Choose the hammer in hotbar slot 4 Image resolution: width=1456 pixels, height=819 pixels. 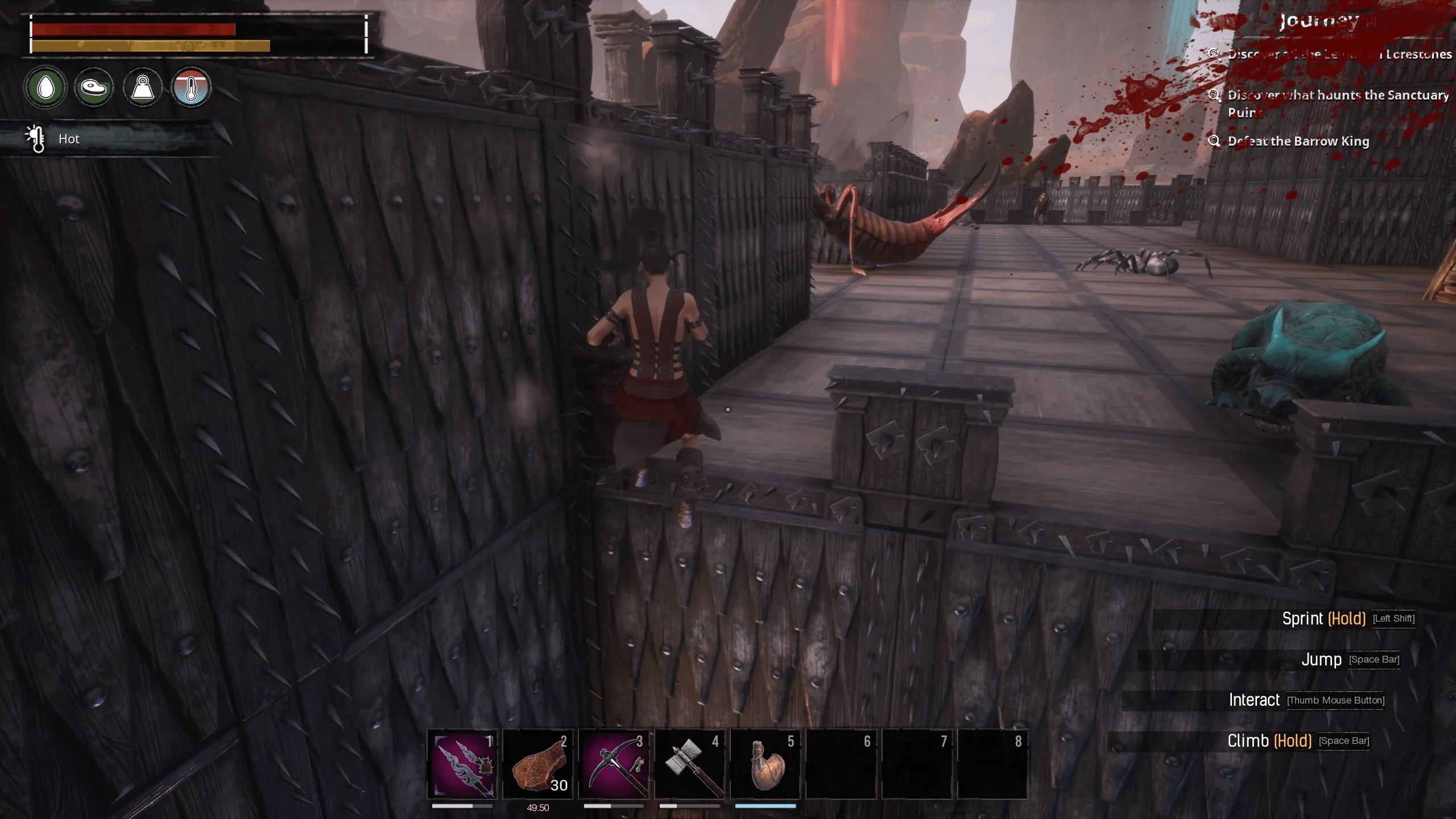(690, 764)
